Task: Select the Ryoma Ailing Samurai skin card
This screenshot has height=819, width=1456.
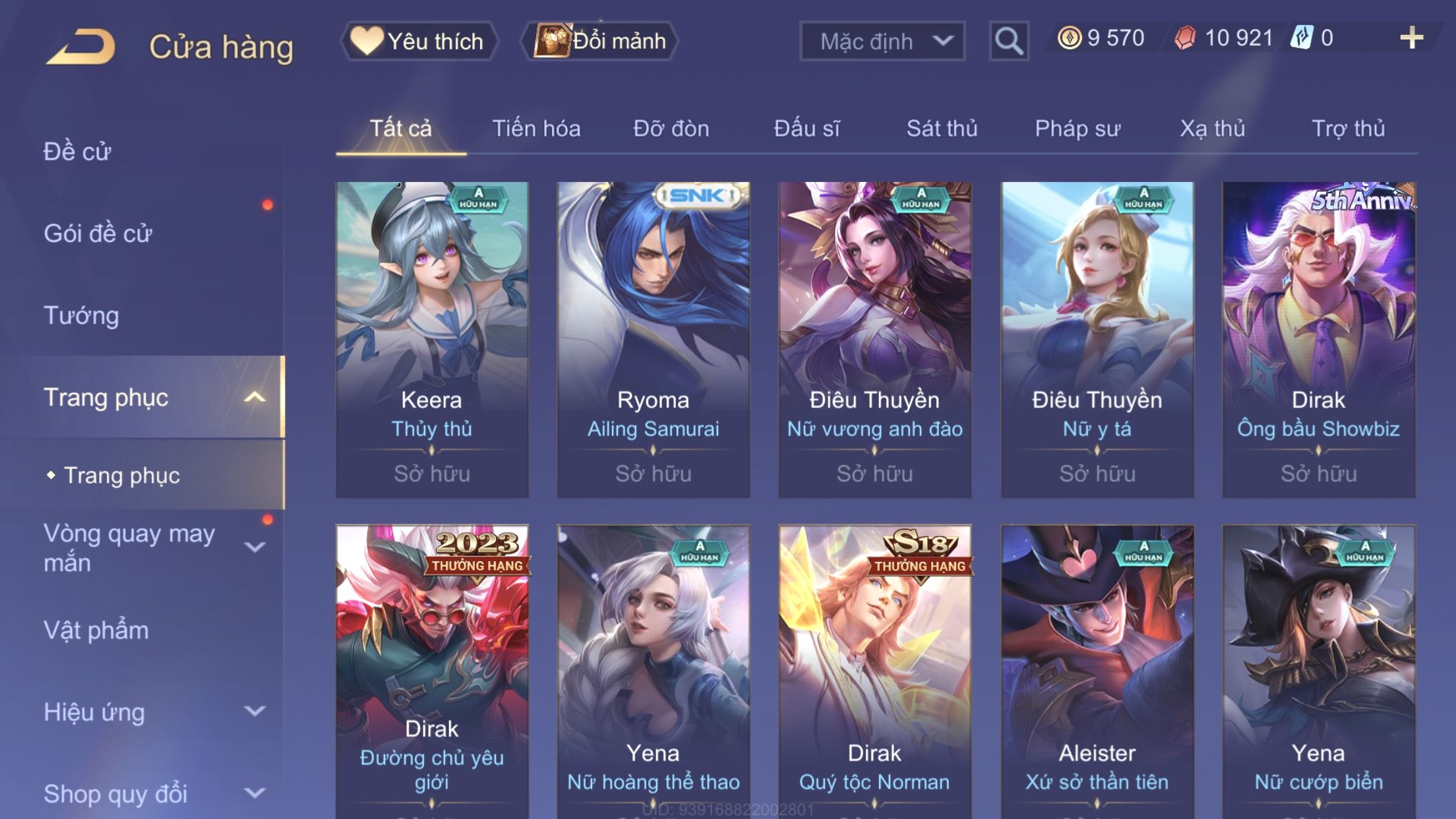Action: (653, 339)
